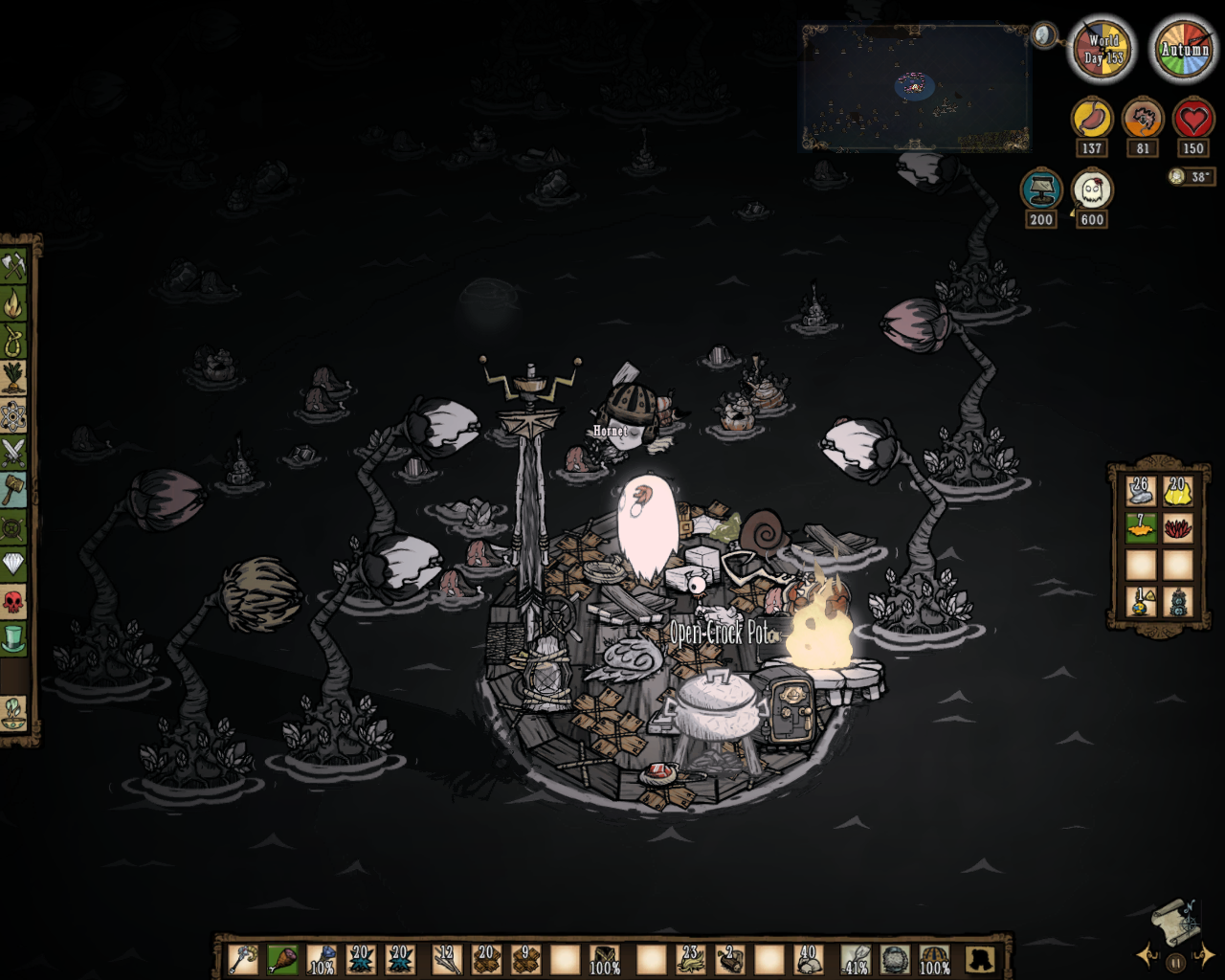Open the minimap in the top corner
The image size is (1225, 980).
915,88
